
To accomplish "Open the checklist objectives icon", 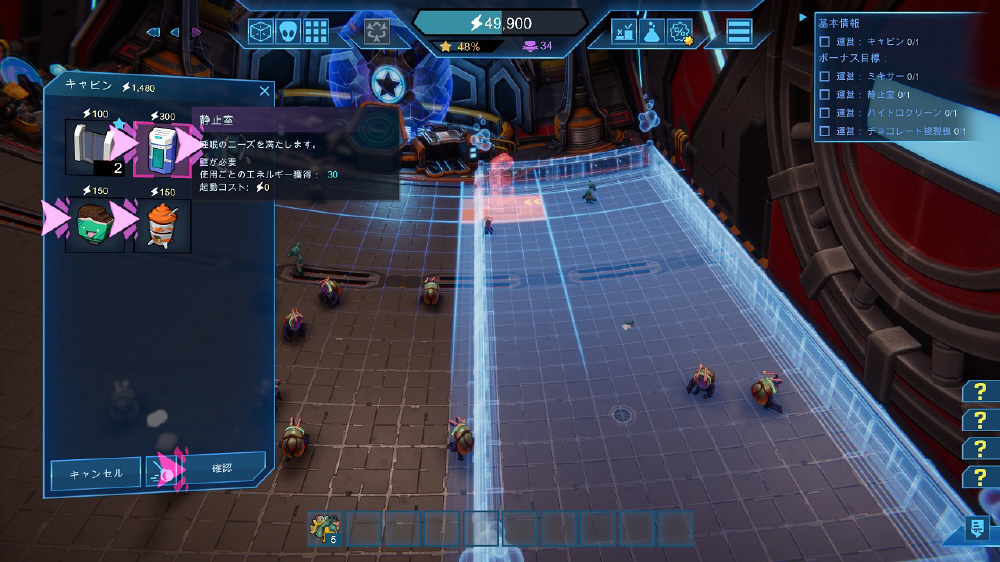I will pyautogui.click(x=625, y=32).
